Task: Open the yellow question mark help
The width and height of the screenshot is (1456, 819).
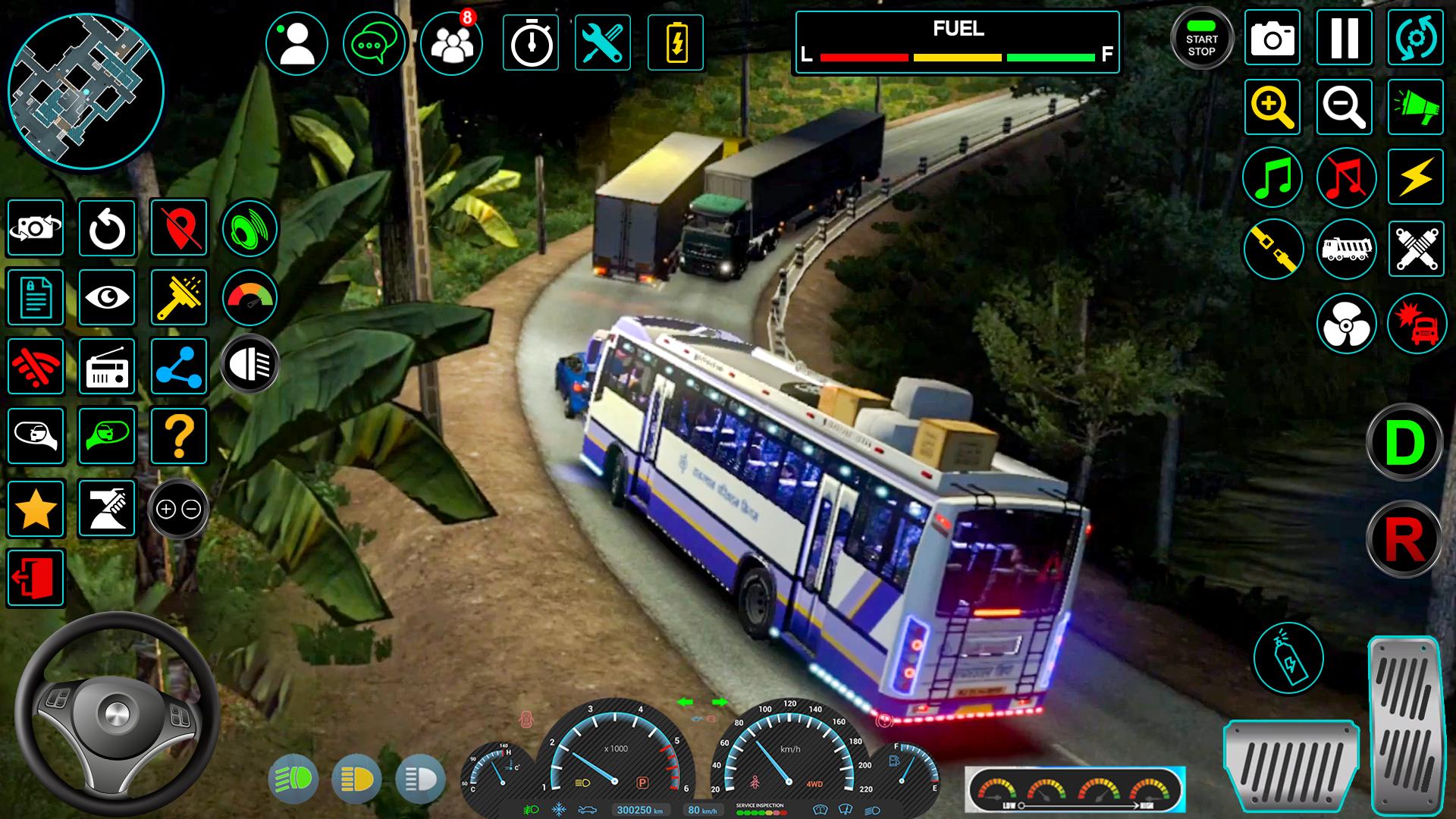Action: [179, 436]
